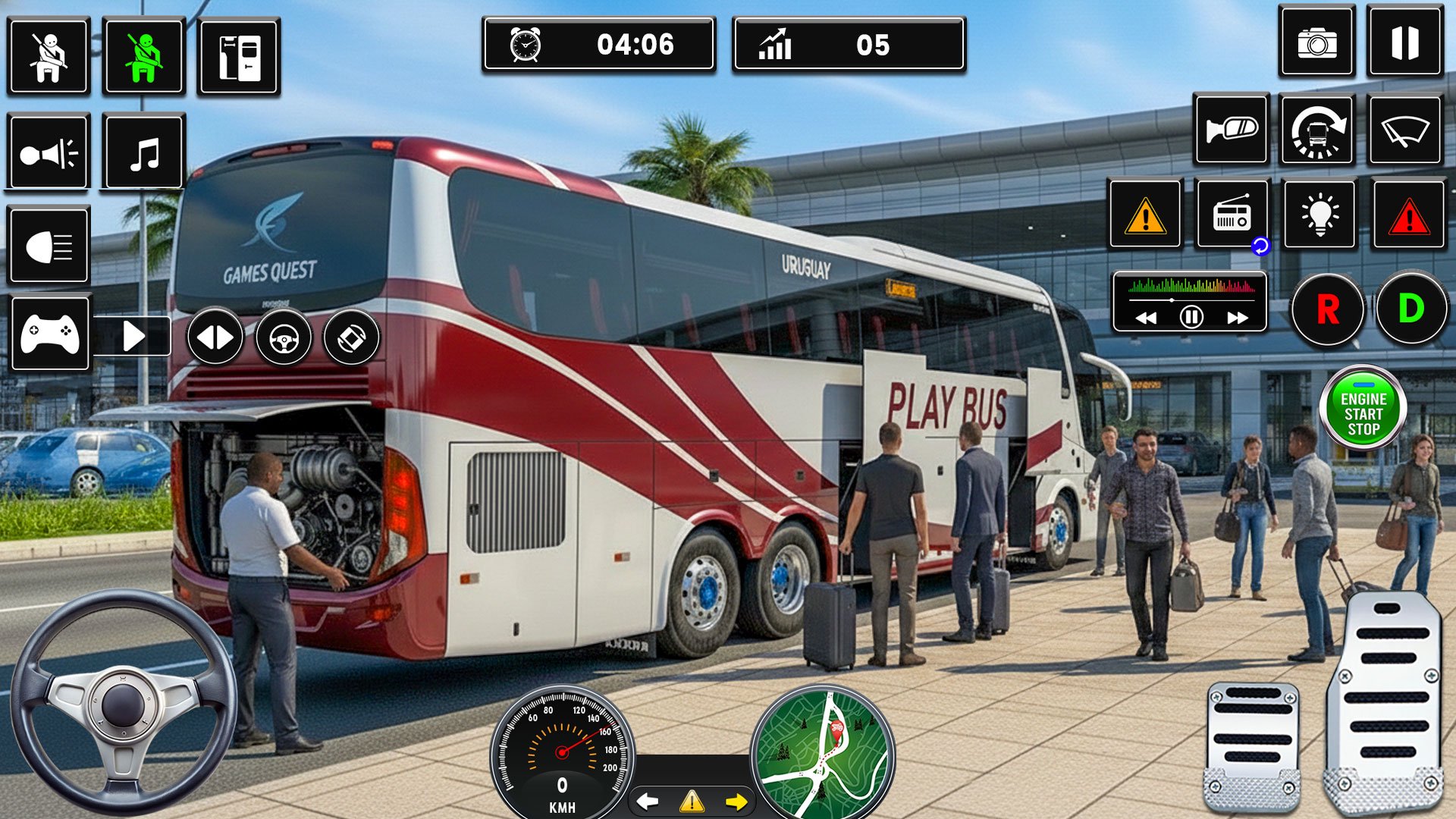The image size is (1456, 819).
Task: Open the bus door control
Action: pos(239,57)
